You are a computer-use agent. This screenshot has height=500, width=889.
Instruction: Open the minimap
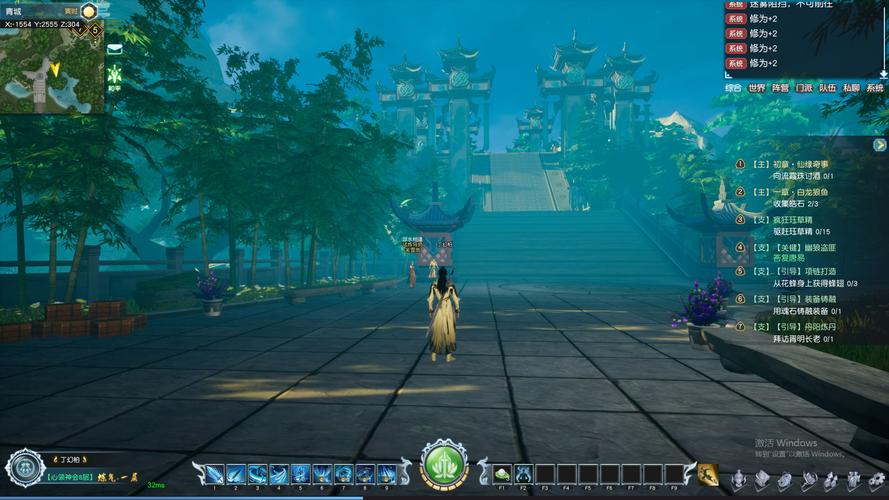click(50, 65)
